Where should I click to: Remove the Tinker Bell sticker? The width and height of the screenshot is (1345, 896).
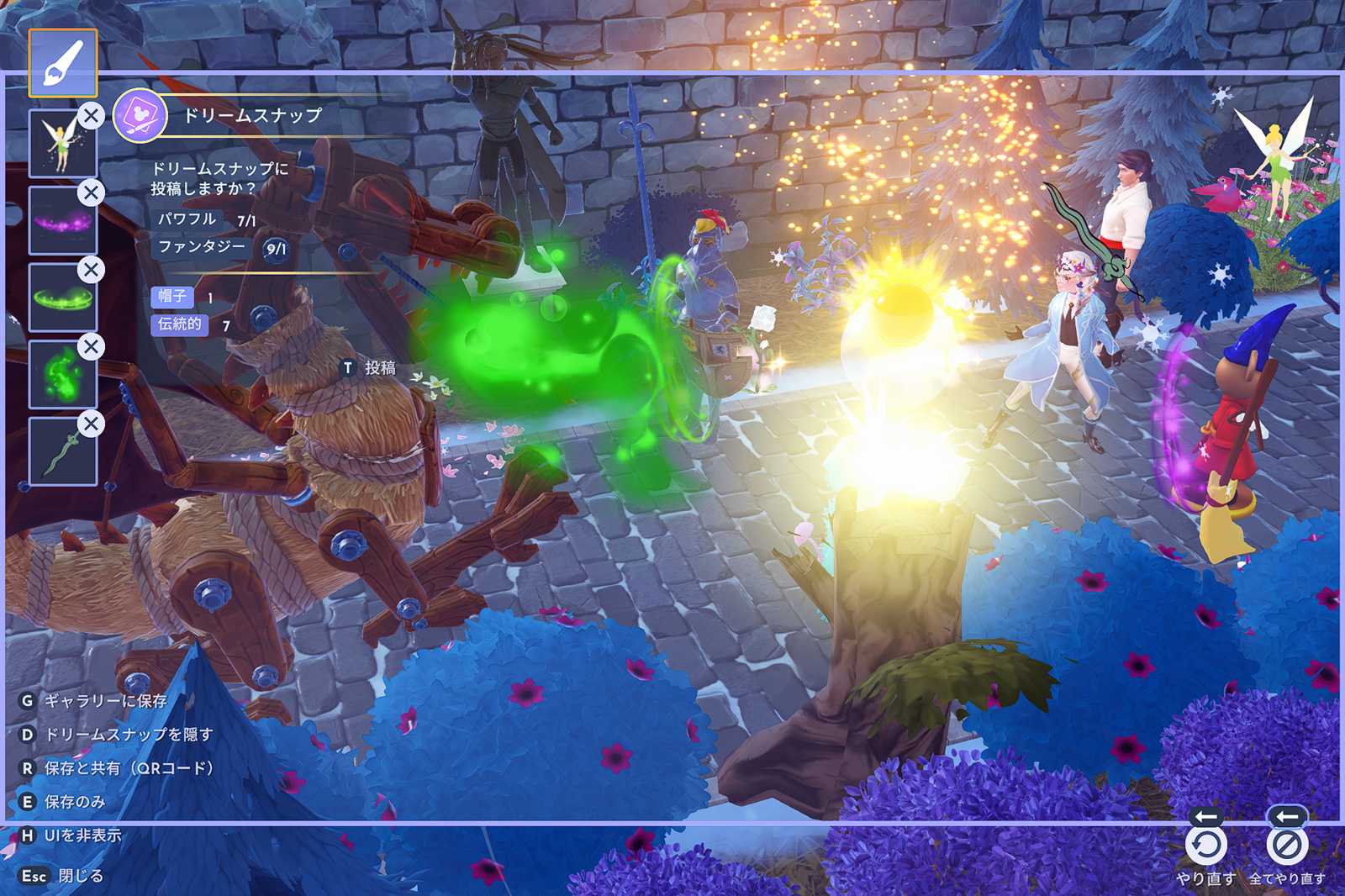[x=91, y=115]
